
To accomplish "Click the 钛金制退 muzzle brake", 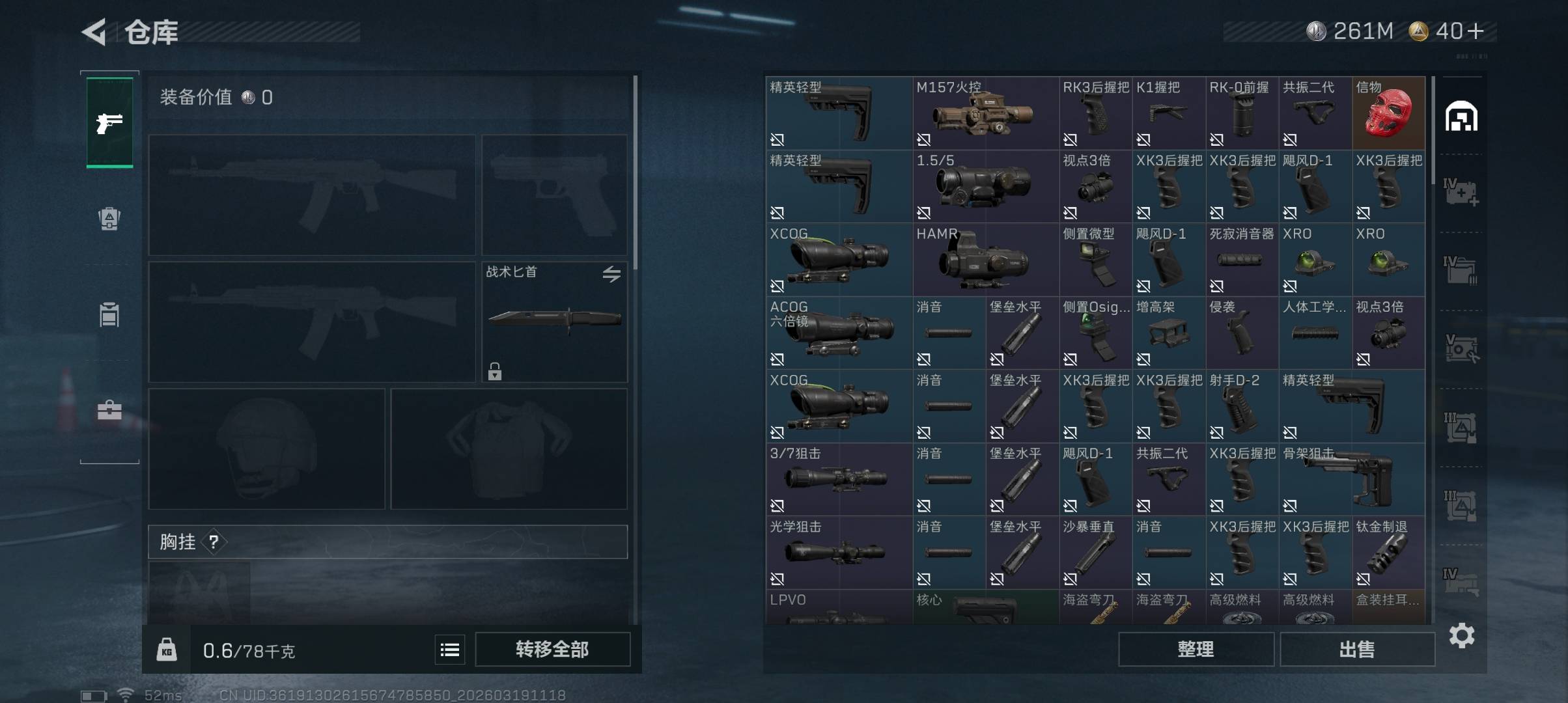I will [x=1388, y=553].
